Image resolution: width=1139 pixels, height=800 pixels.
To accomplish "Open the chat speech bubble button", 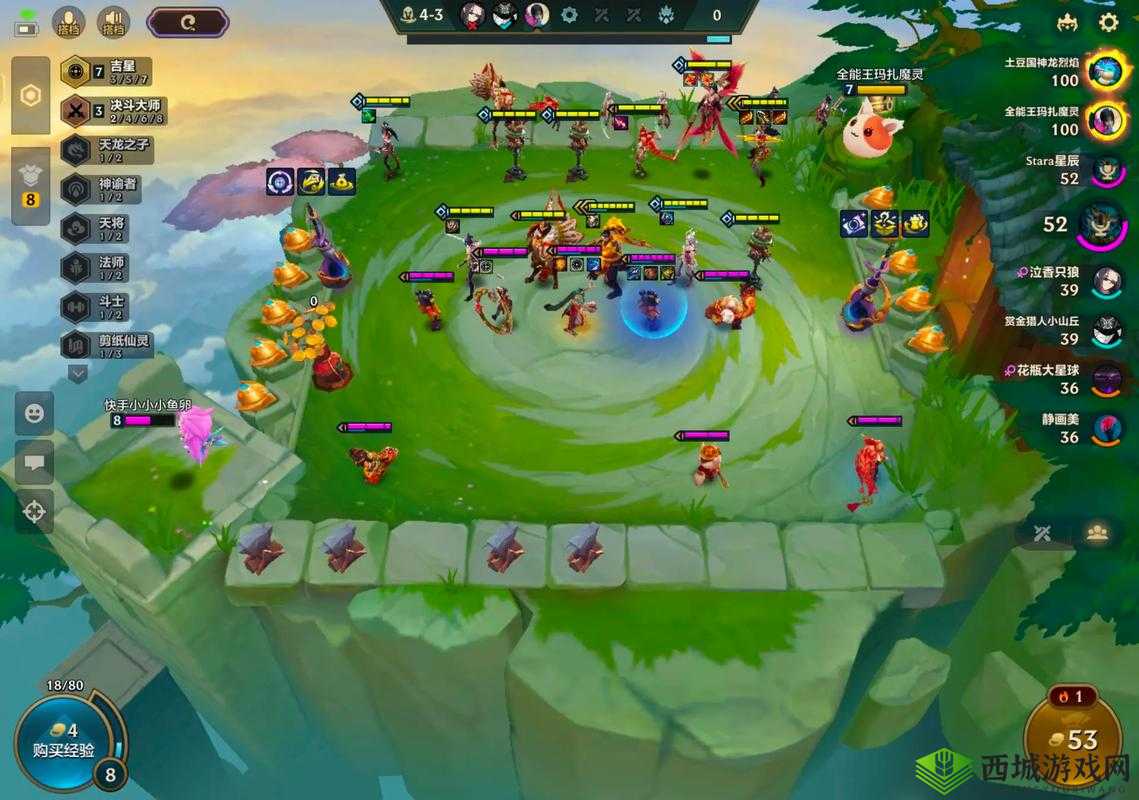I will (34, 462).
